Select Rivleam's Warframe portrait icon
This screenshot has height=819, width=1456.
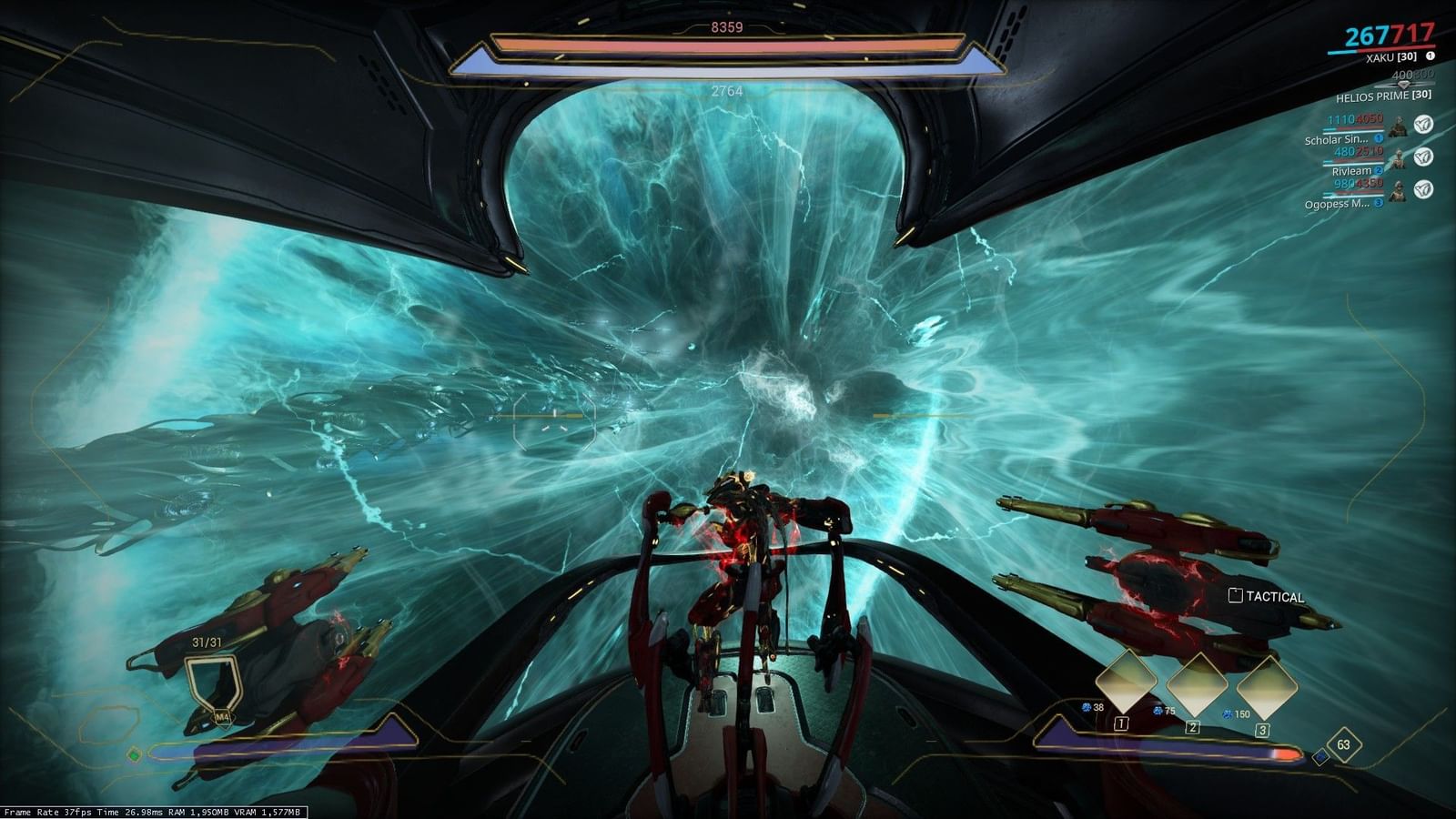(x=1398, y=159)
